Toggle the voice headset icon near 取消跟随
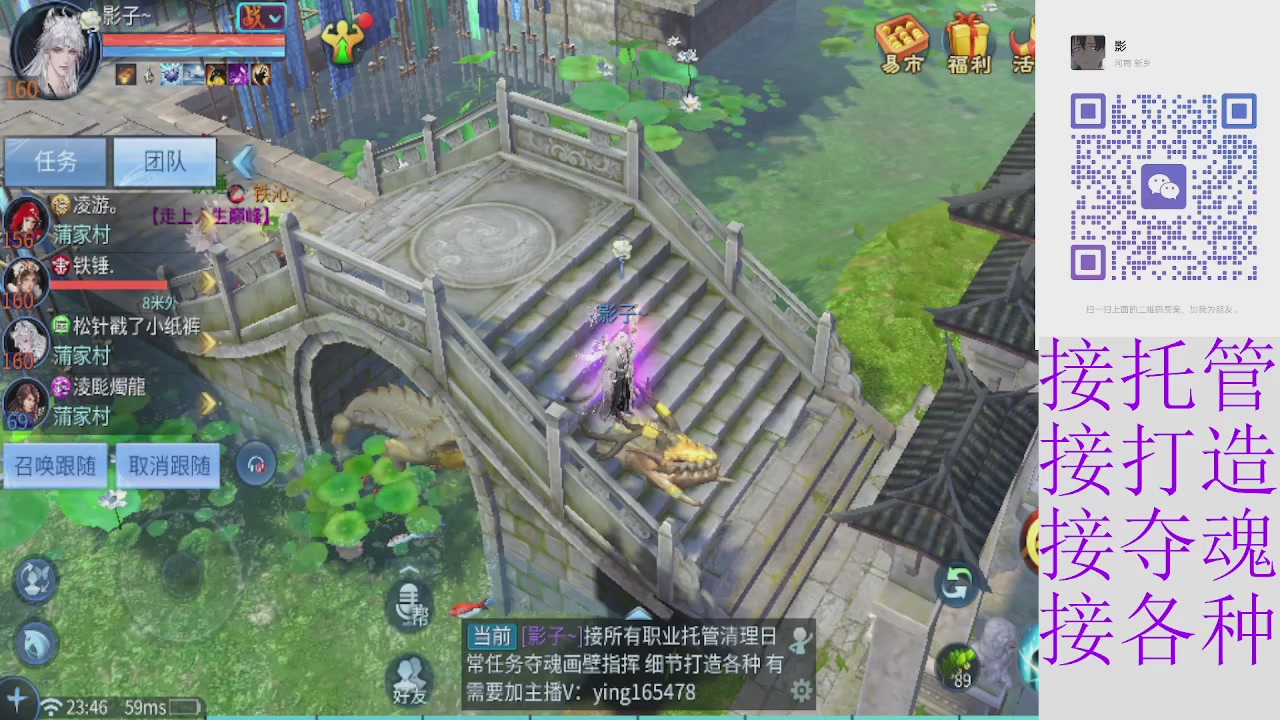The width and height of the screenshot is (1280, 720). point(255,462)
